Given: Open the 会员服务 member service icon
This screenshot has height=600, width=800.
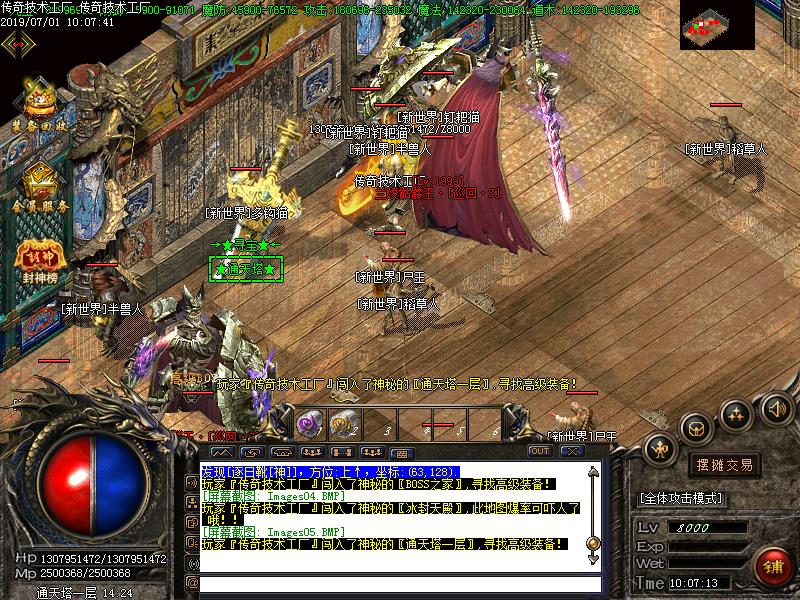Looking at the screenshot, I should [x=40, y=185].
